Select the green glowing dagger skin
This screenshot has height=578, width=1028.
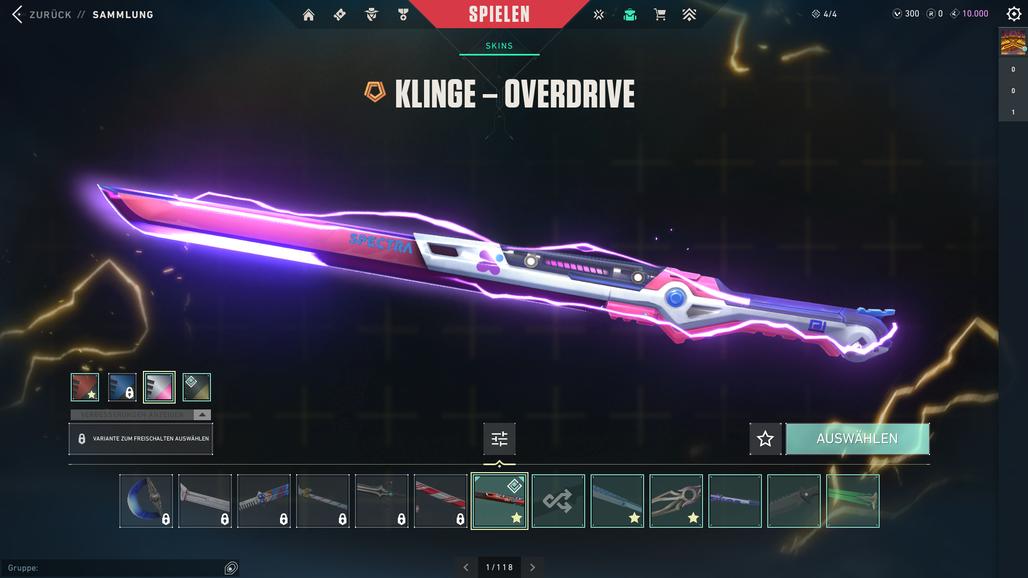point(853,500)
